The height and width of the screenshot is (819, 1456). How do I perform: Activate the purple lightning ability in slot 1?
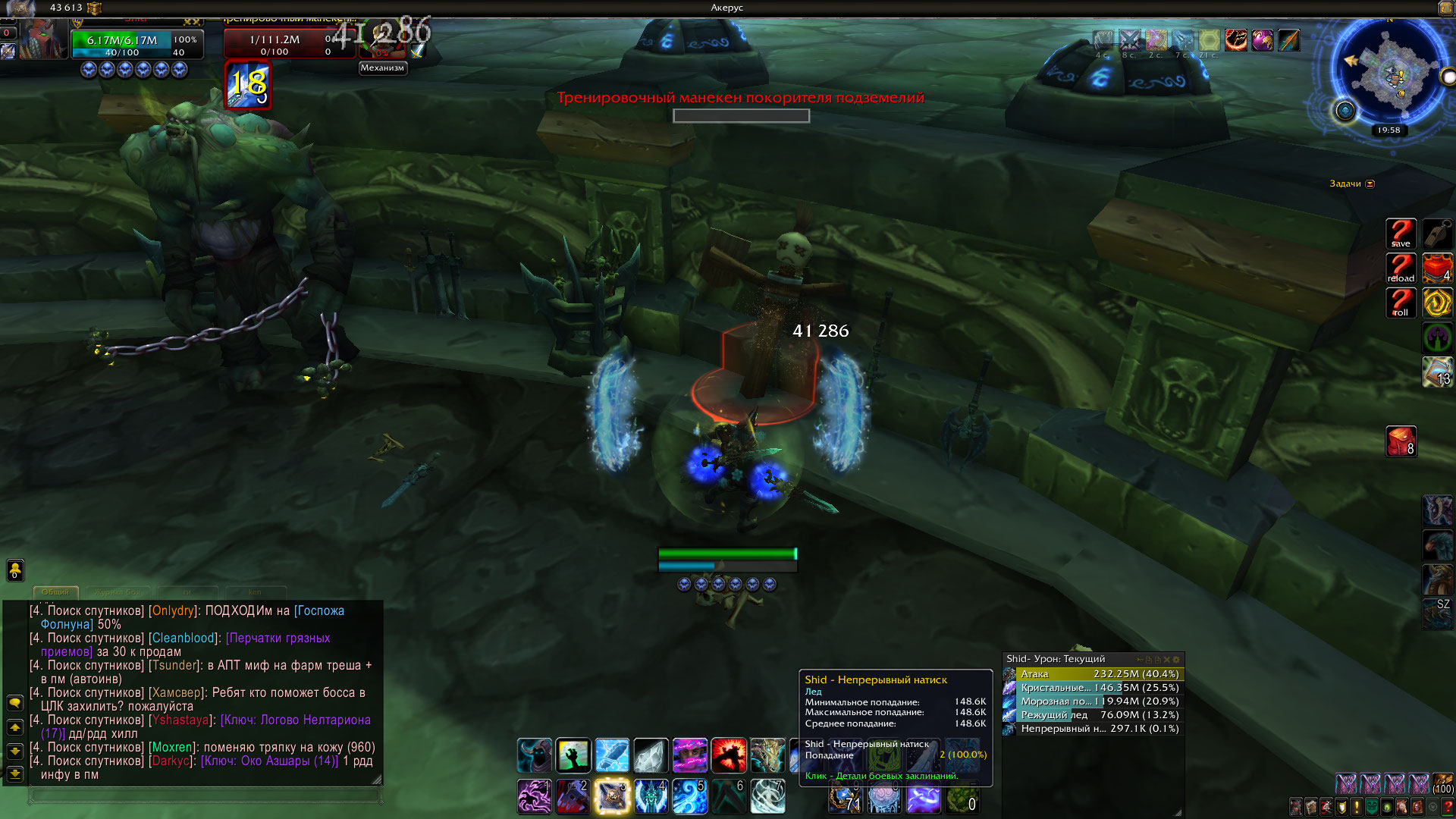[x=535, y=796]
